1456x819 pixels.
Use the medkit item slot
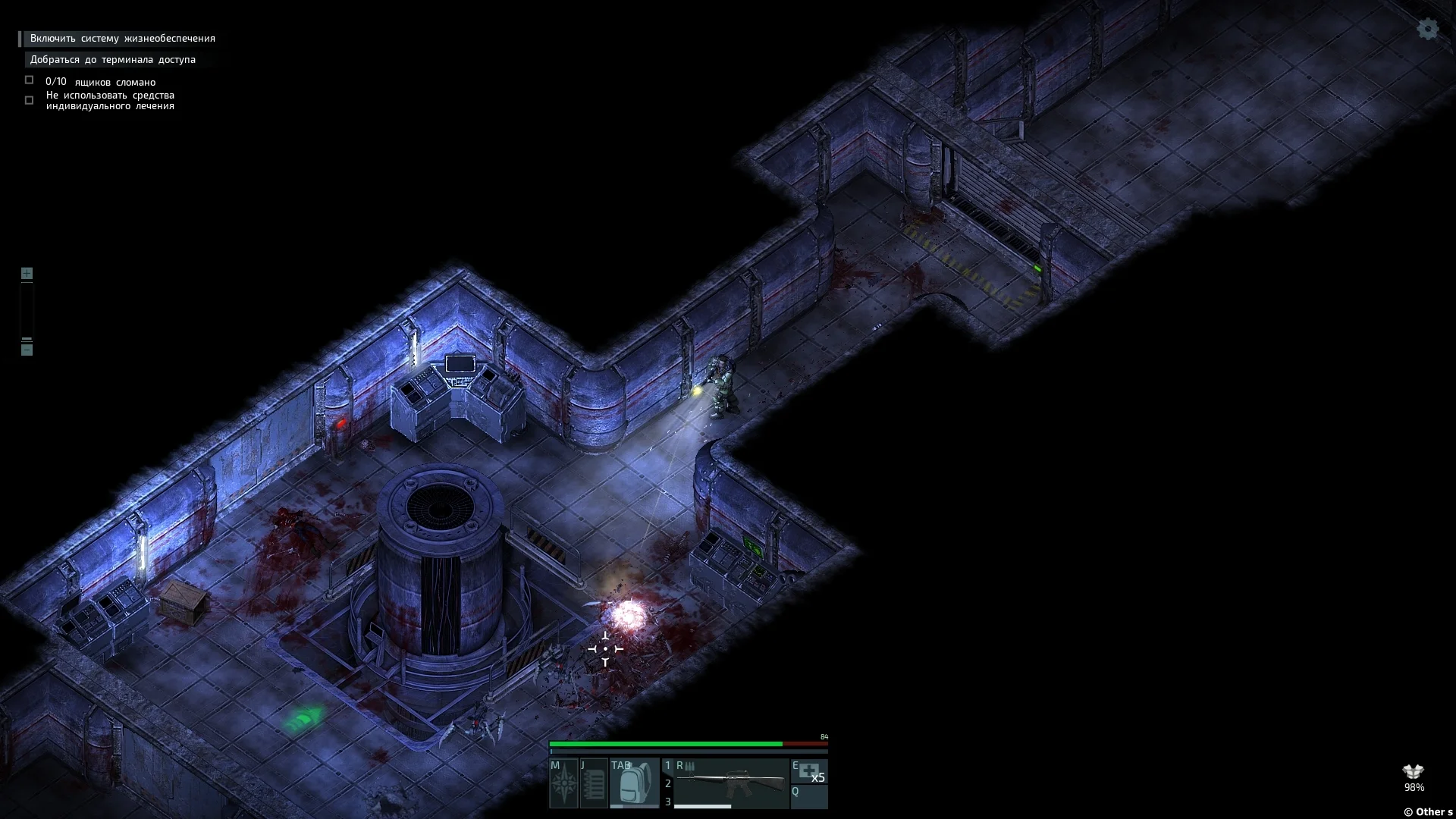coord(809,772)
